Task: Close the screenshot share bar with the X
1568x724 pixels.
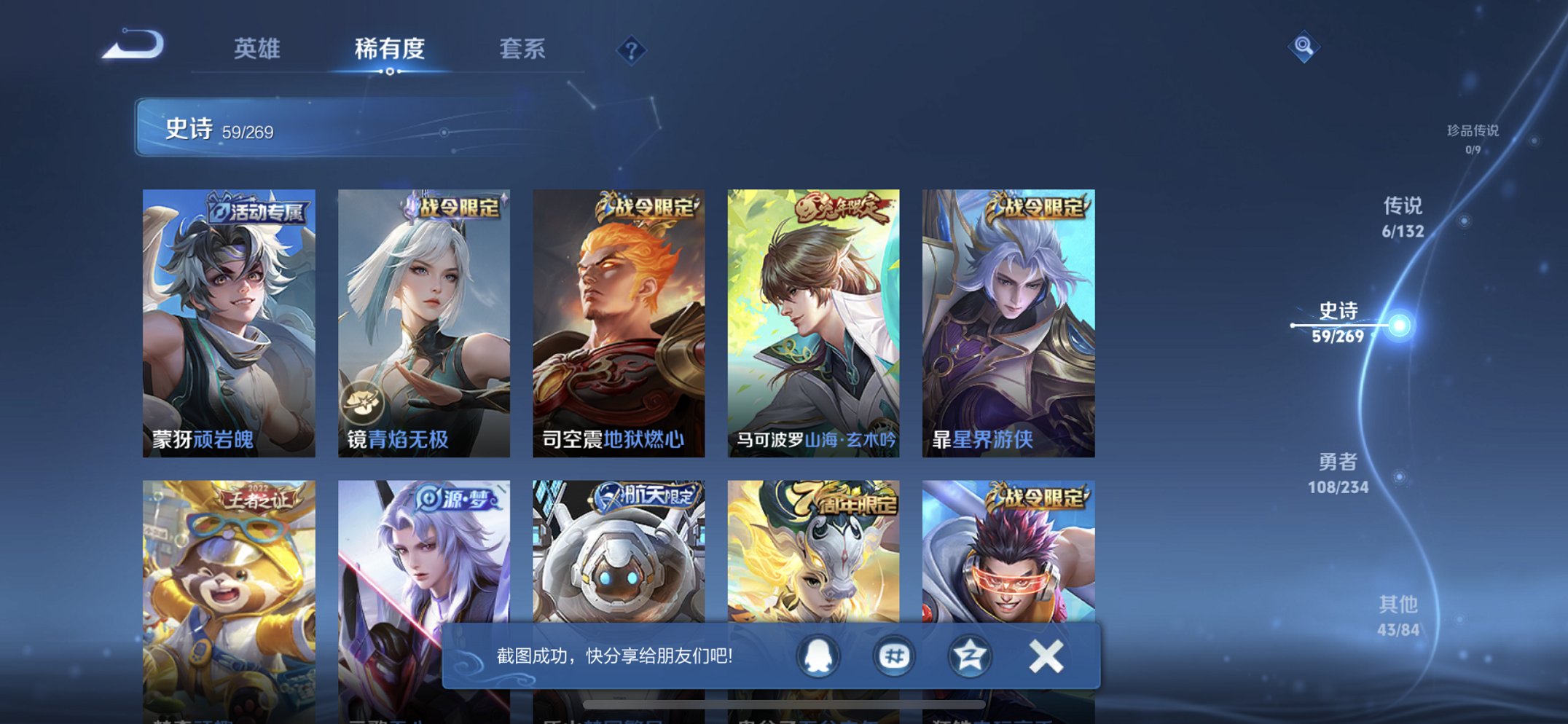Action: point(1045,655)
